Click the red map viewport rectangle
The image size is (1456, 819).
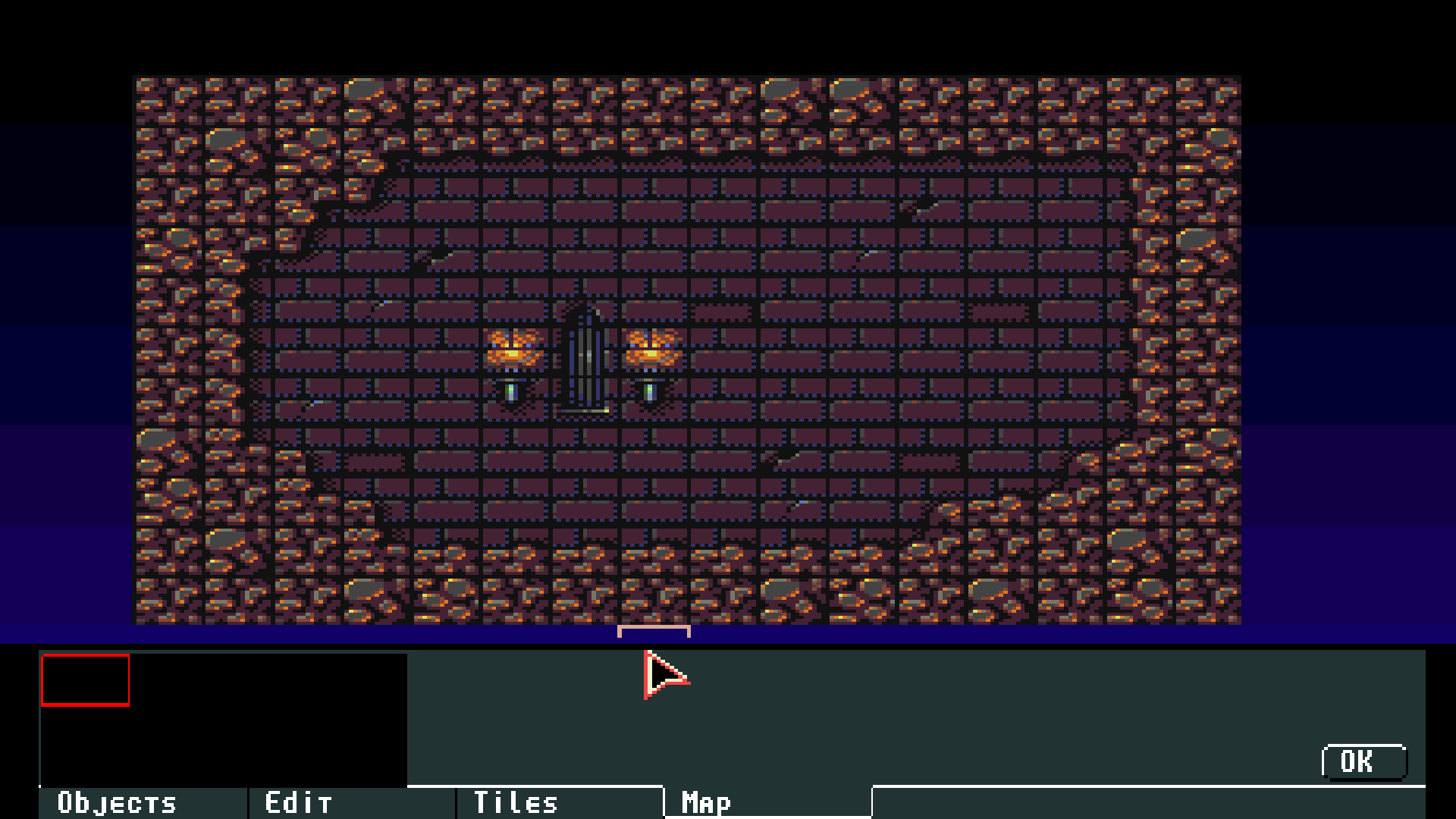(85, 680)
